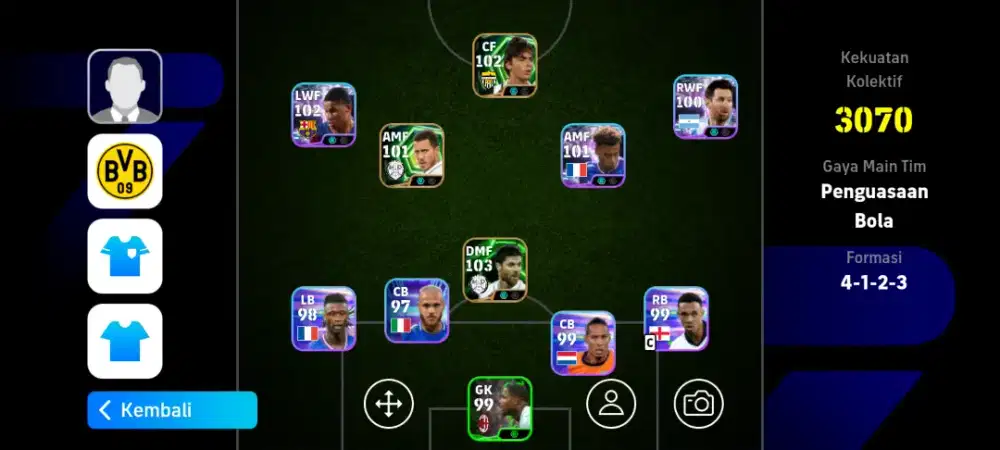This screenshot has height=450, width=1000.
Task: Select the captain RB 99 player card
Action: point(676,320)
